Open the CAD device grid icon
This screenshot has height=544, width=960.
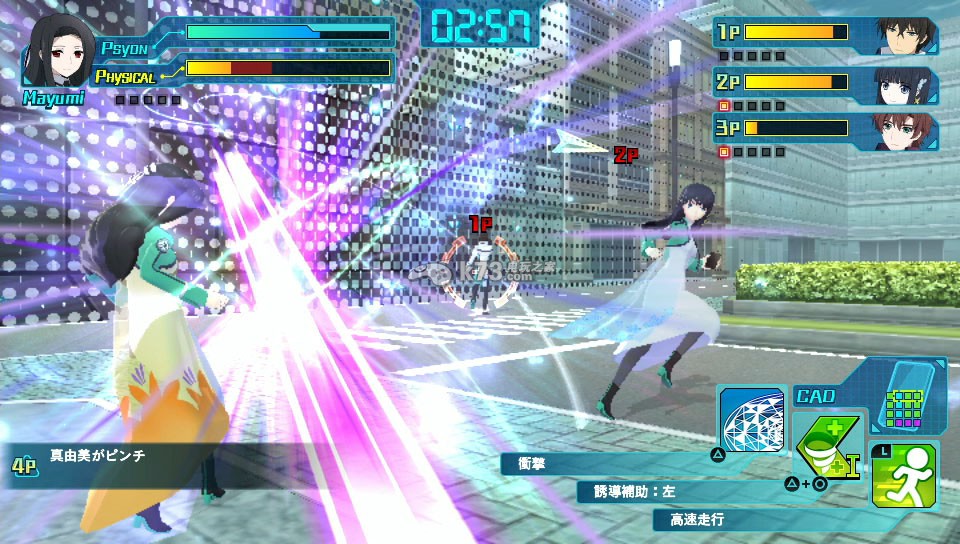[904, 397]
